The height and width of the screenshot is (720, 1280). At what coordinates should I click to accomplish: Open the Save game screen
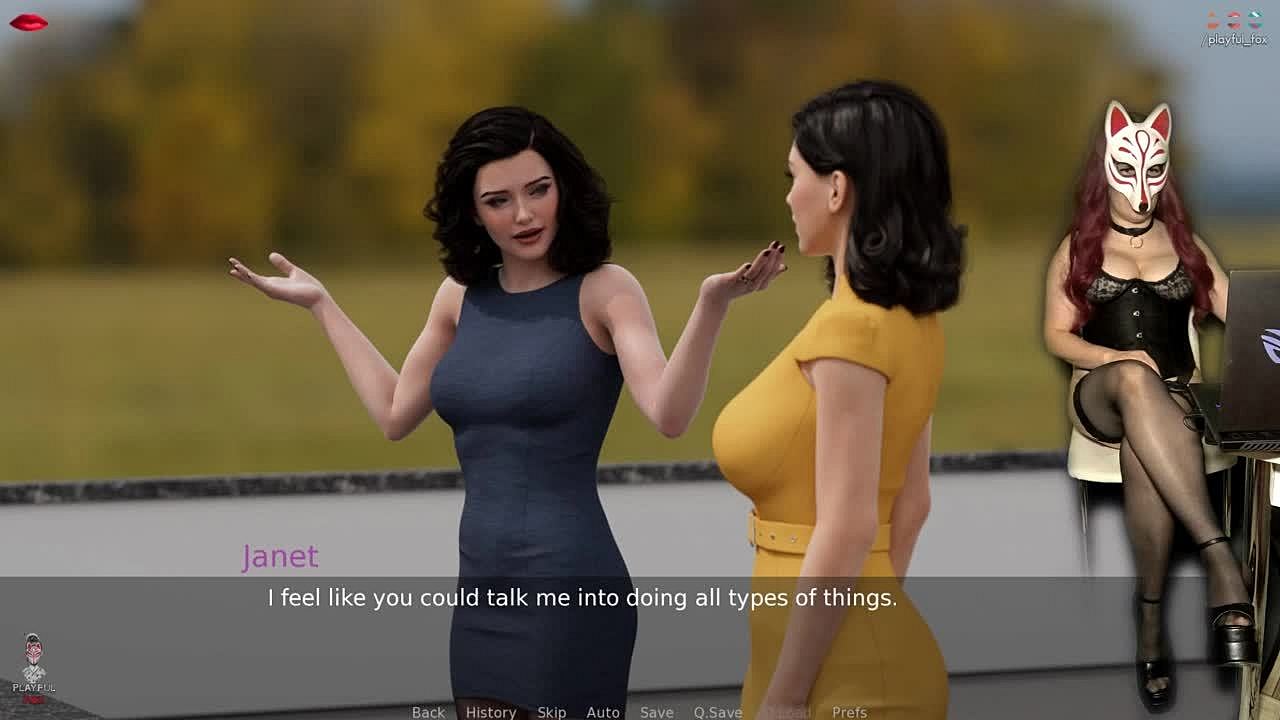tap(657, 712)
